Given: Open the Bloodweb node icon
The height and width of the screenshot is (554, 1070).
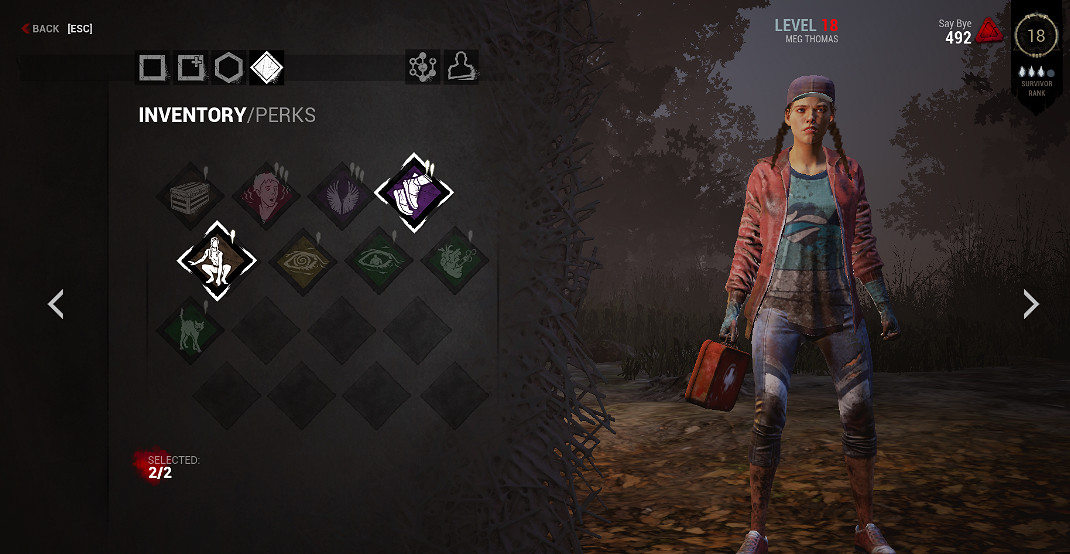Looking at the screenshot, I should click(423, 67).
